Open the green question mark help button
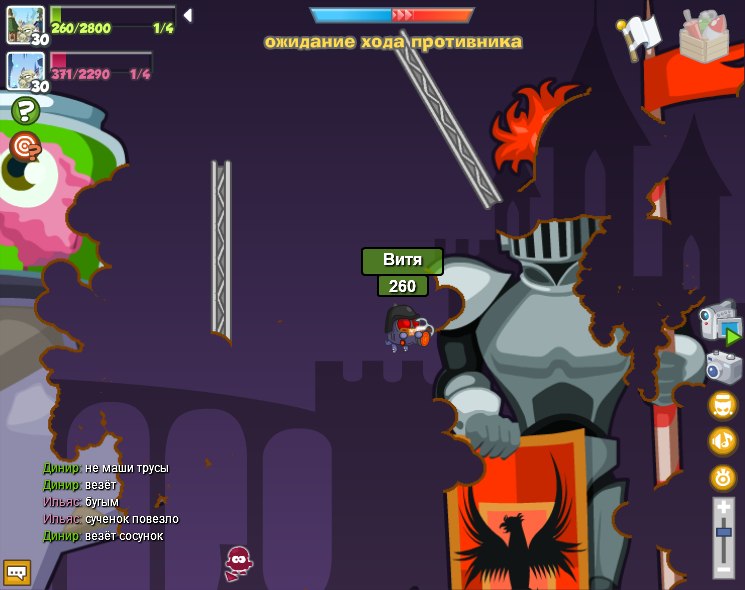745x590 pixels. 25,111
